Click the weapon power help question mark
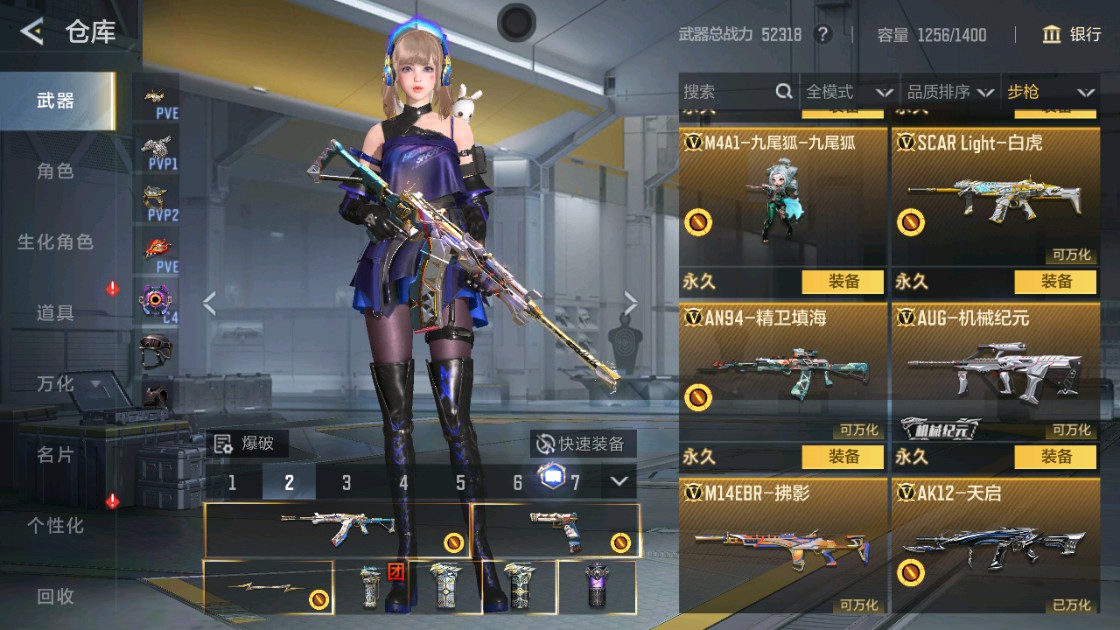The image size is (1120, 630). point(823,35)
